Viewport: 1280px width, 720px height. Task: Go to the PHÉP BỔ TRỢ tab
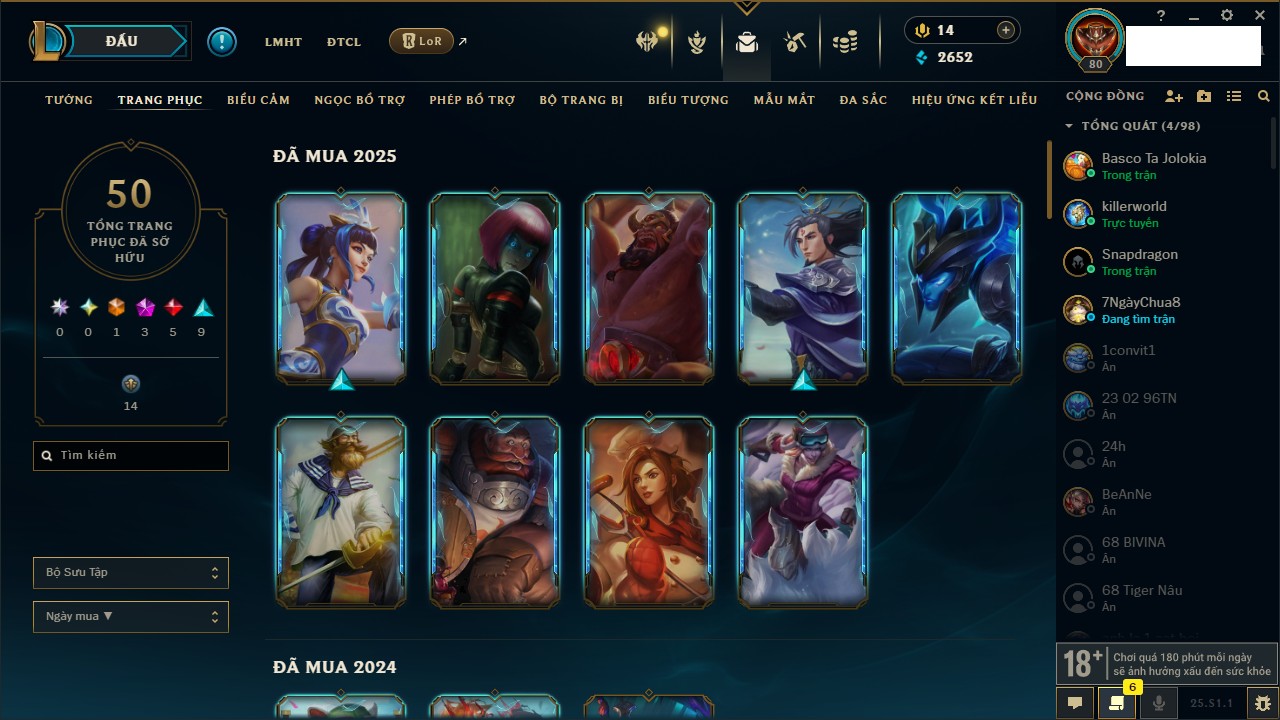[x=472, y=100]
